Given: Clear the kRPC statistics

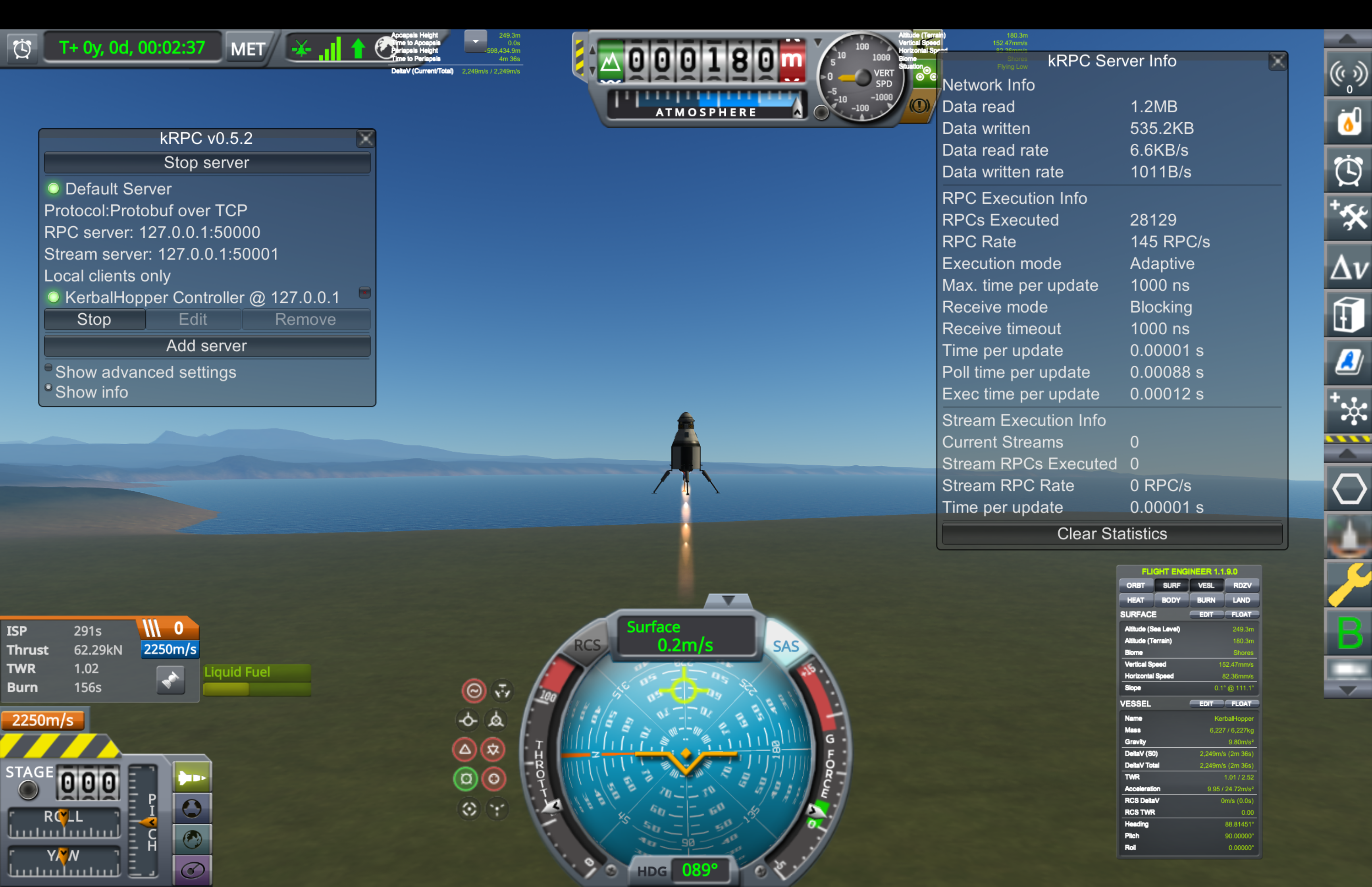Looking at the screenshot, I should [1111, 534].
